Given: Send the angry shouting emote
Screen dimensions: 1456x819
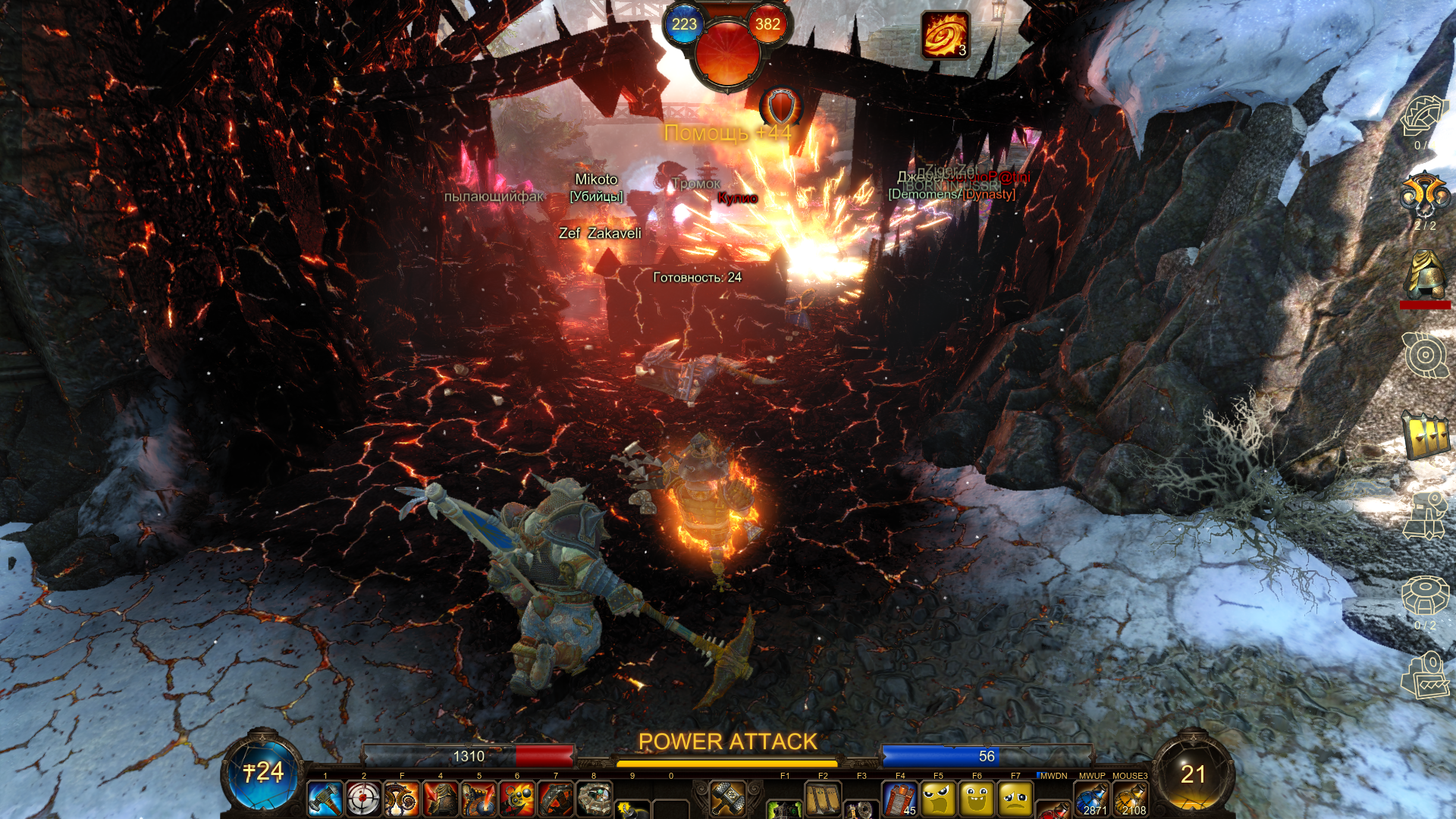Looking at the screenshot, I should [x=939, y=799].
